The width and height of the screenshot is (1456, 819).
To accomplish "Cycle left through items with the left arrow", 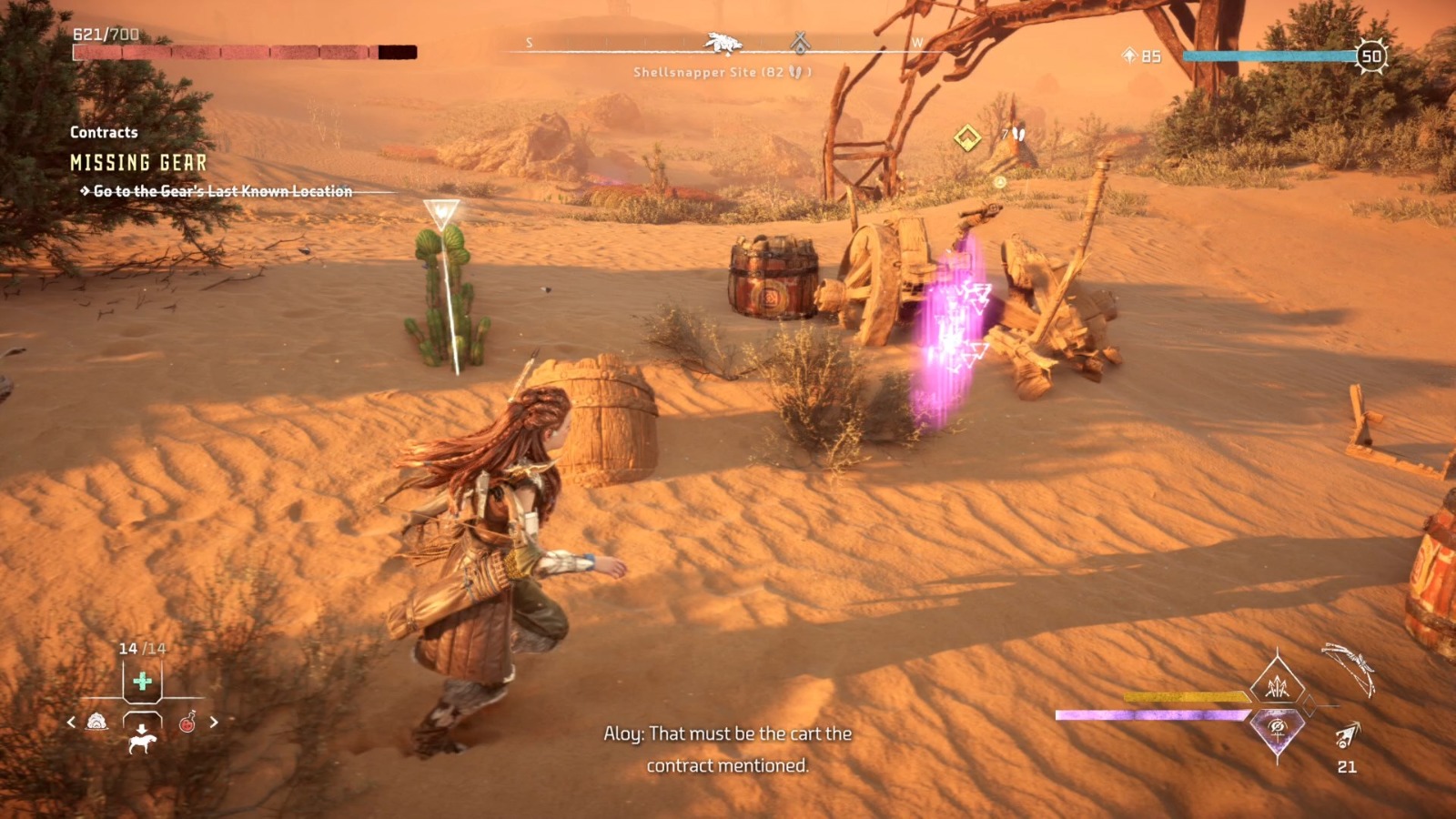I will 70,721.
